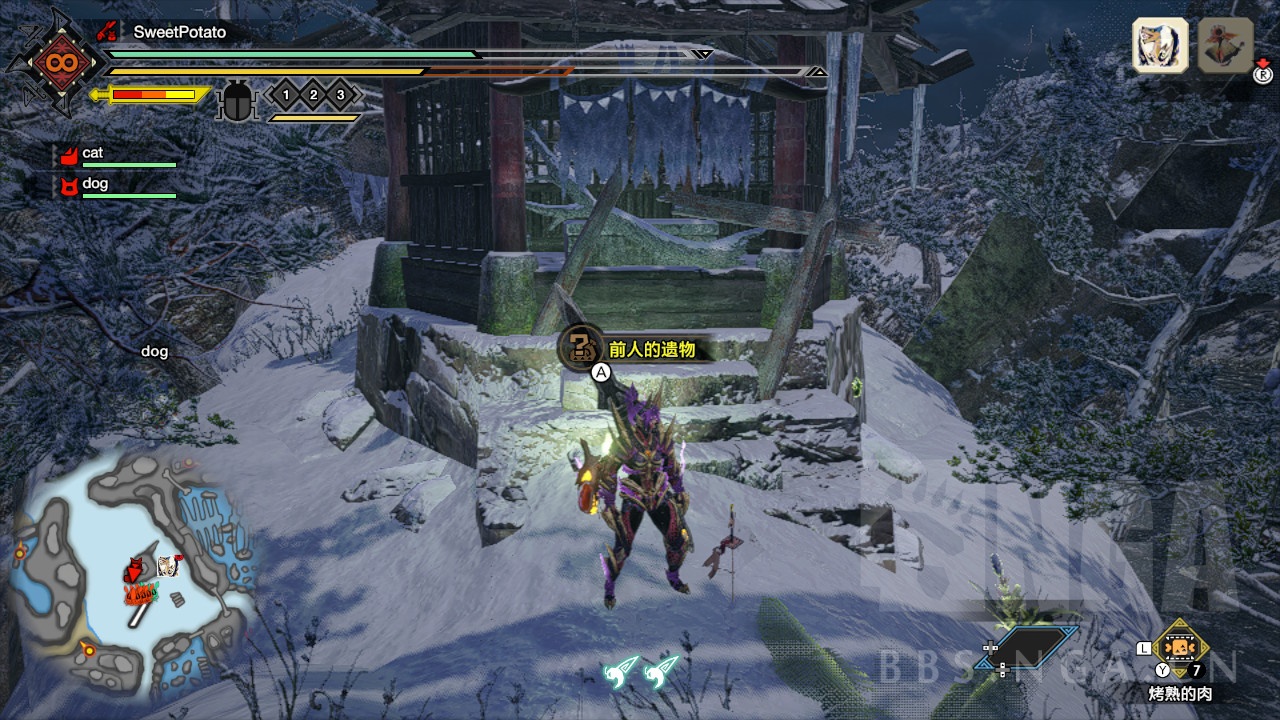
Task: Click the infinity quest timer emblem
Action: [54, 62]
